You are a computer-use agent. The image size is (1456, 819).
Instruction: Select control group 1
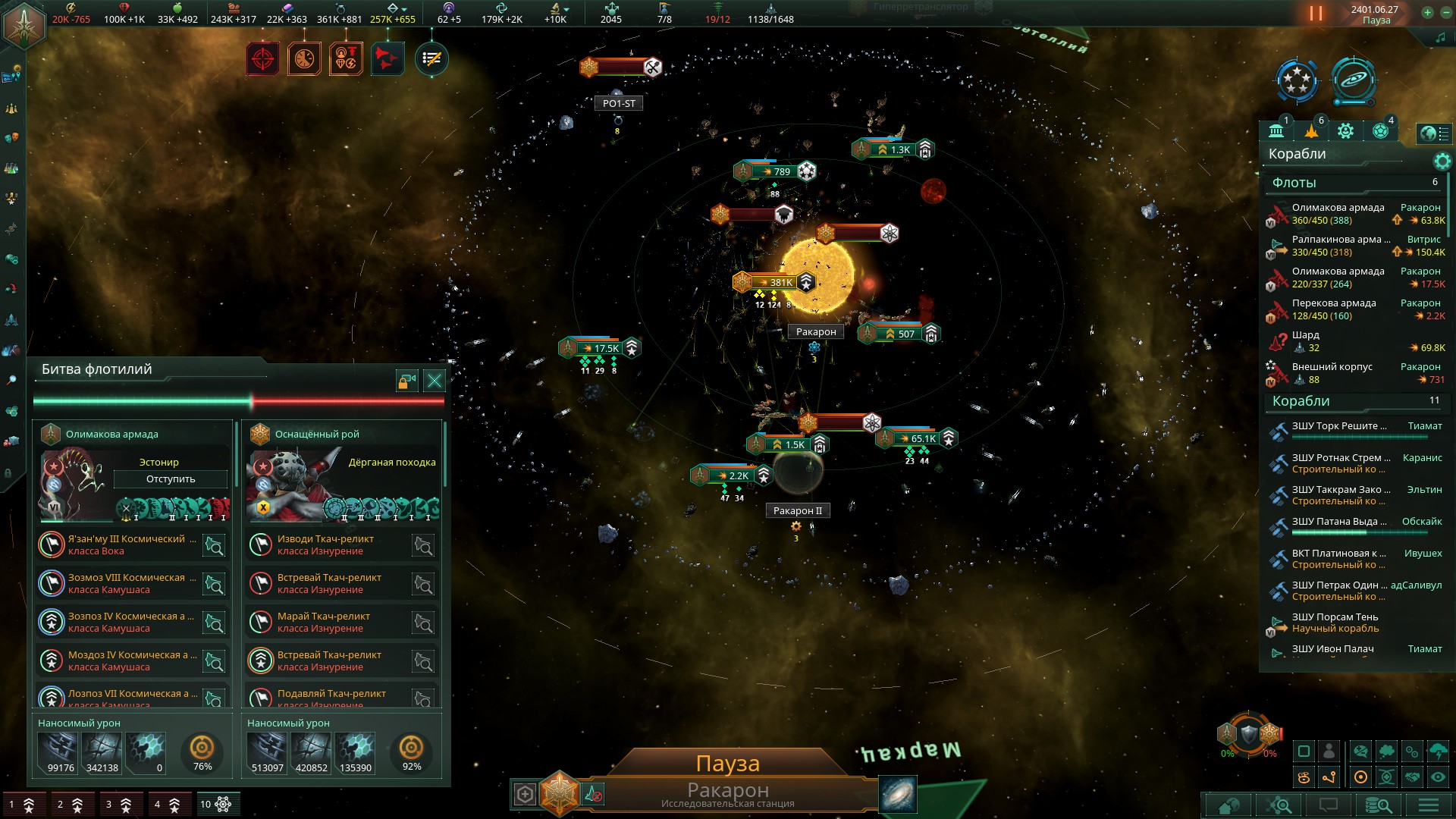21,805
